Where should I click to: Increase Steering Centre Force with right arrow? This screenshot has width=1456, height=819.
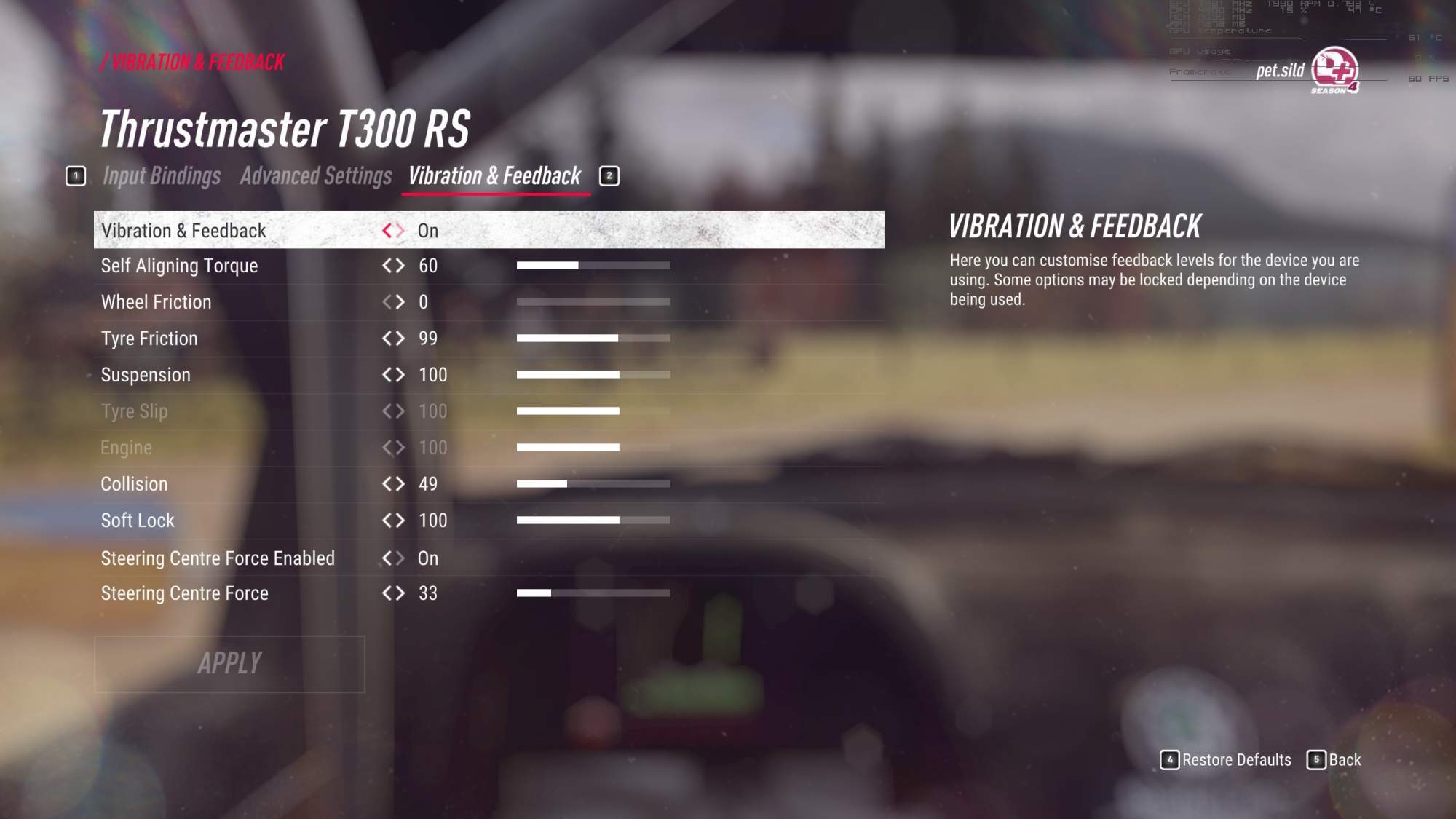click(400, 593)
